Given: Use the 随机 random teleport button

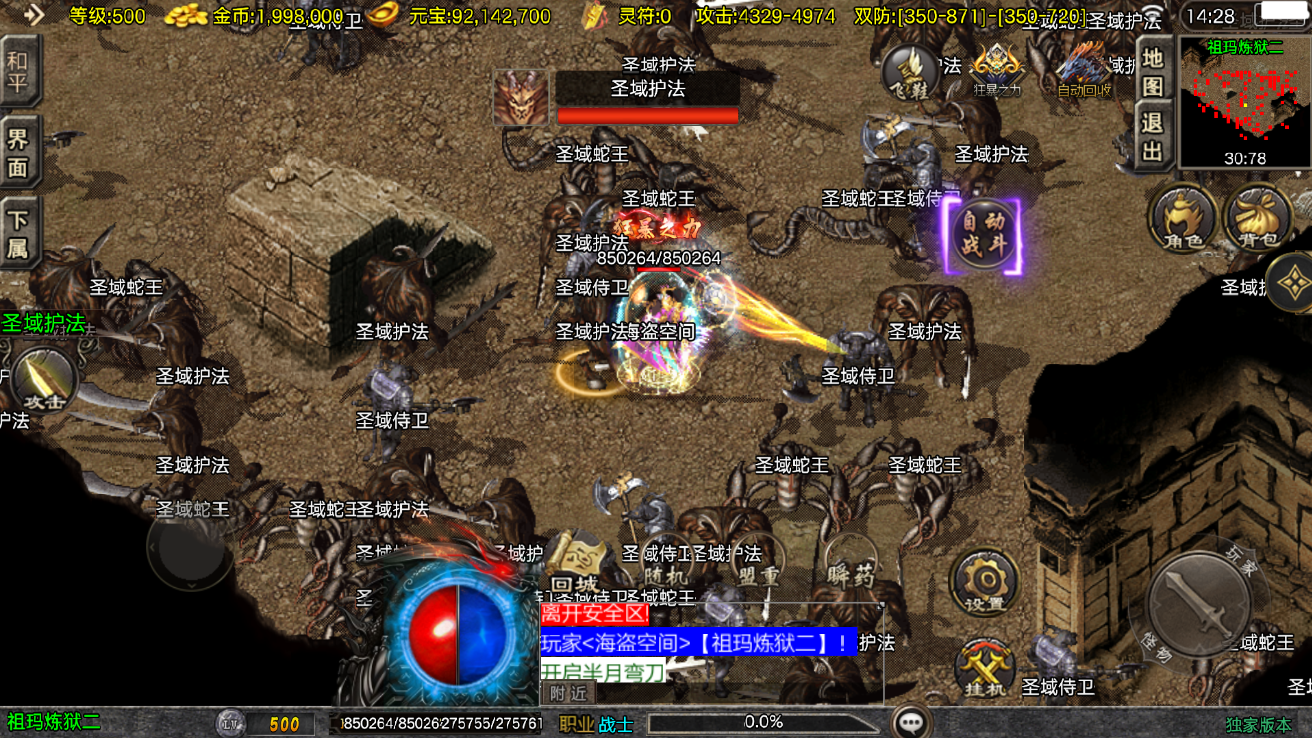Looking at the screenshot, I should 665,565.
